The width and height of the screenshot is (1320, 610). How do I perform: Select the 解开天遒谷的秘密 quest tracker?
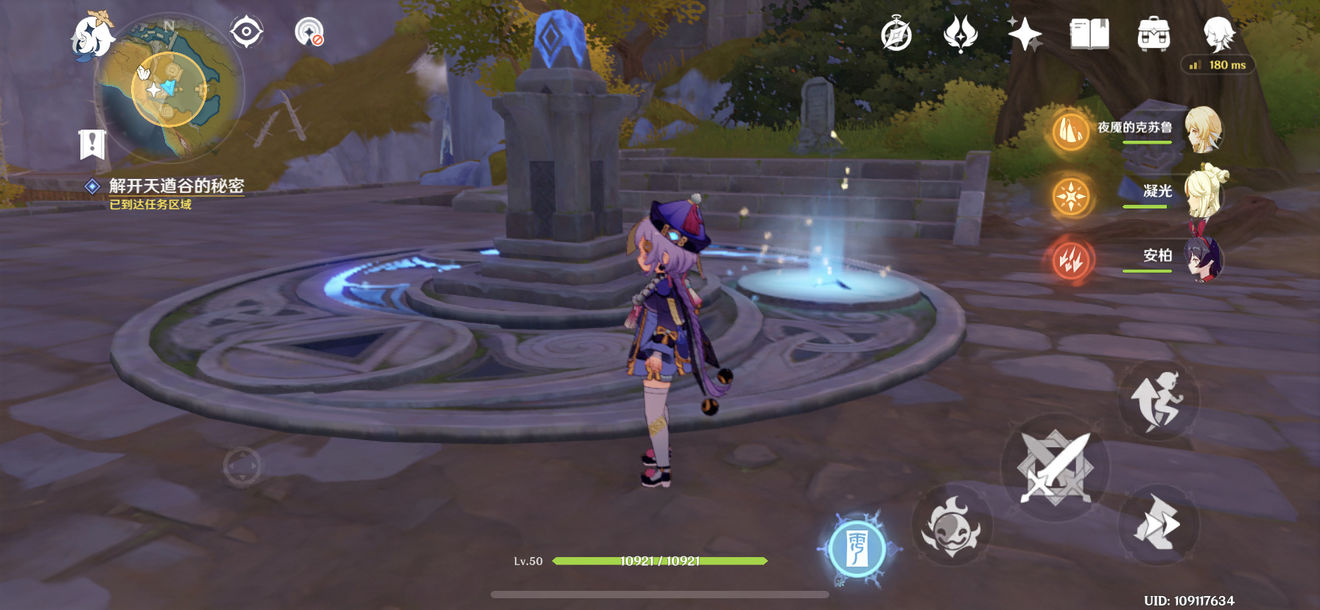tap(176, 186)
